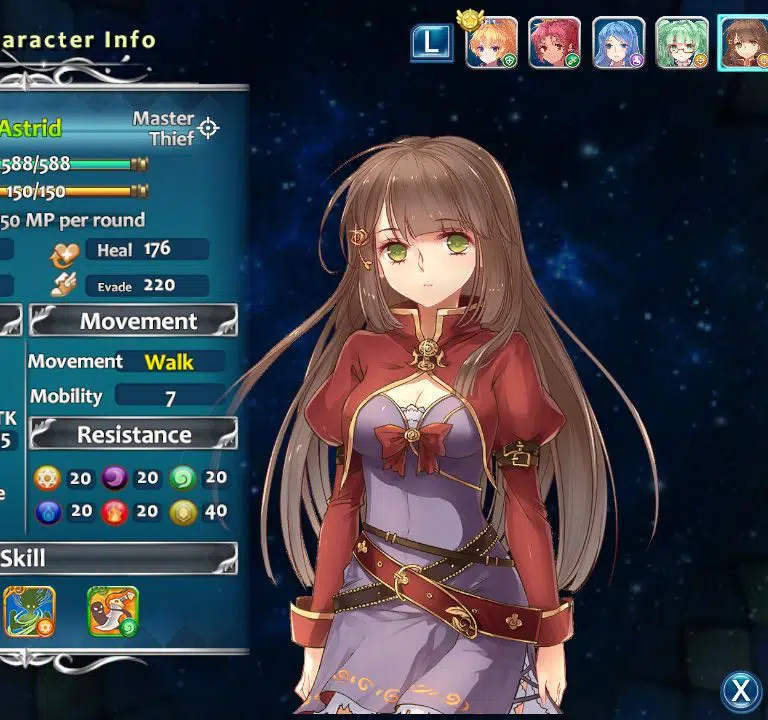Click the blue L button
Image resolution: width=768 pixels, height=720 pixels.
[431, 42]
